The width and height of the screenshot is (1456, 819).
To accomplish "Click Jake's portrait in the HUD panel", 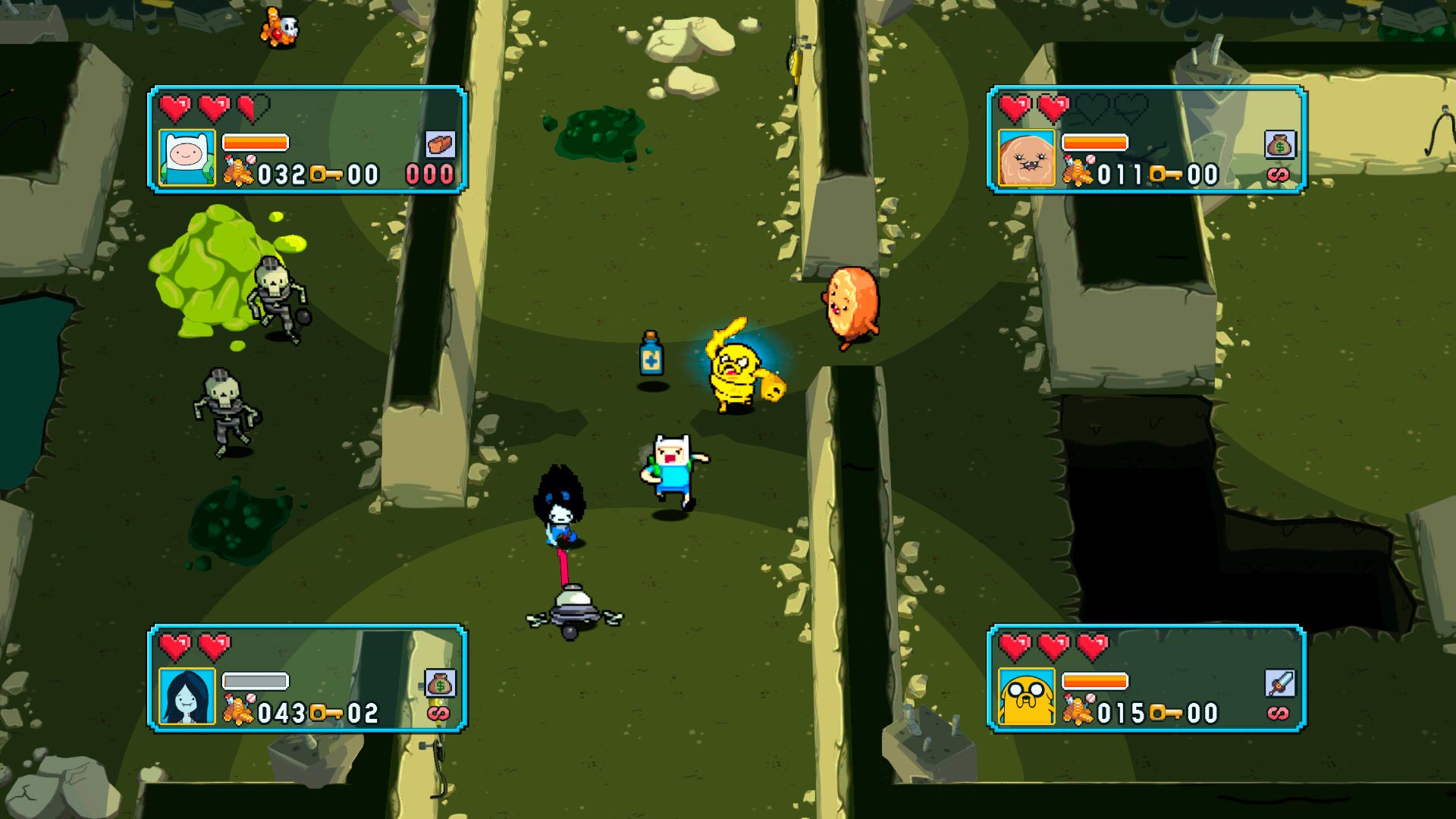I will 1026,696.
